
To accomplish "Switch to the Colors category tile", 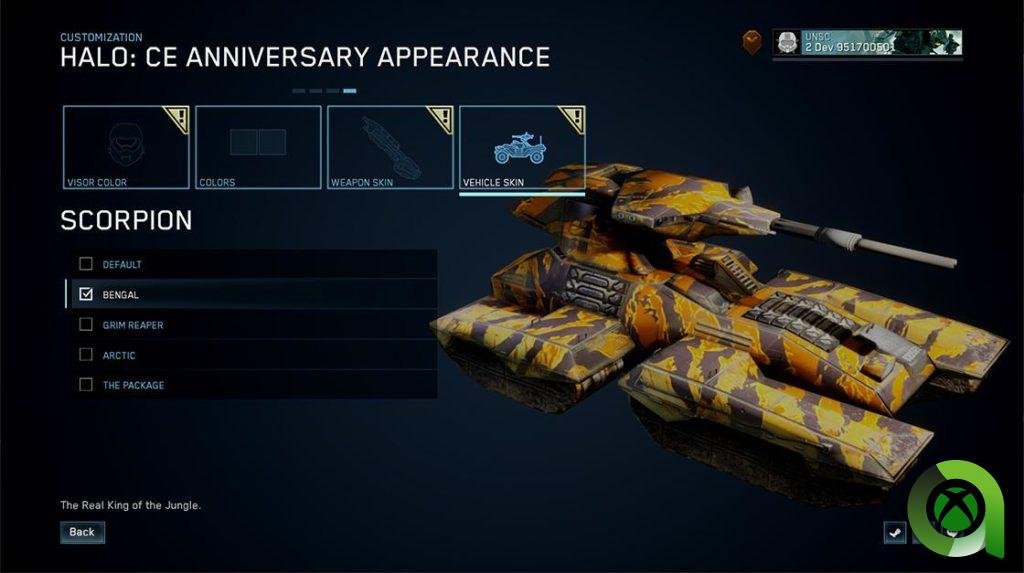I will pyautogui.click(x=258, y=147).
